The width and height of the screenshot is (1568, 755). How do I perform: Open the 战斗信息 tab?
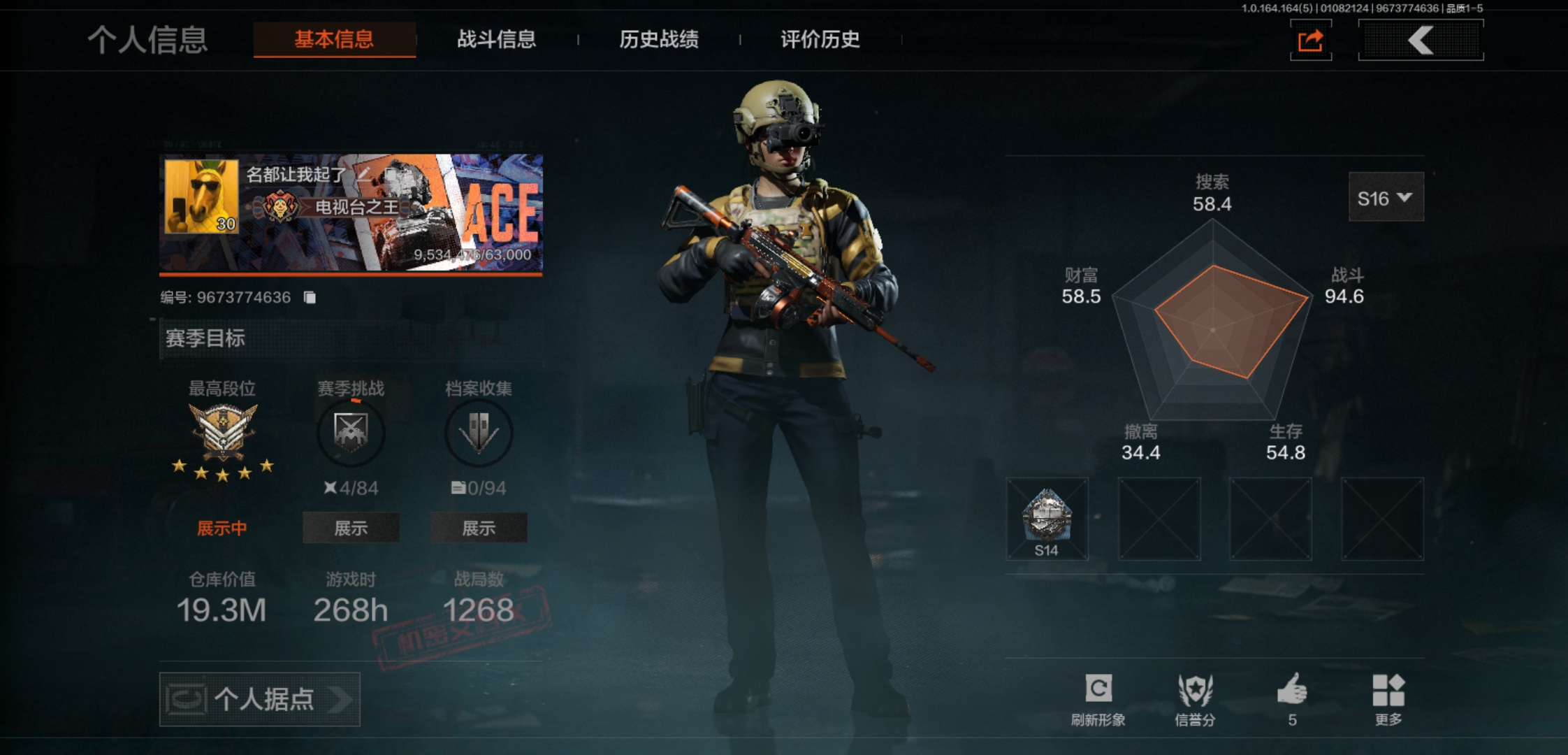(496, 39)
